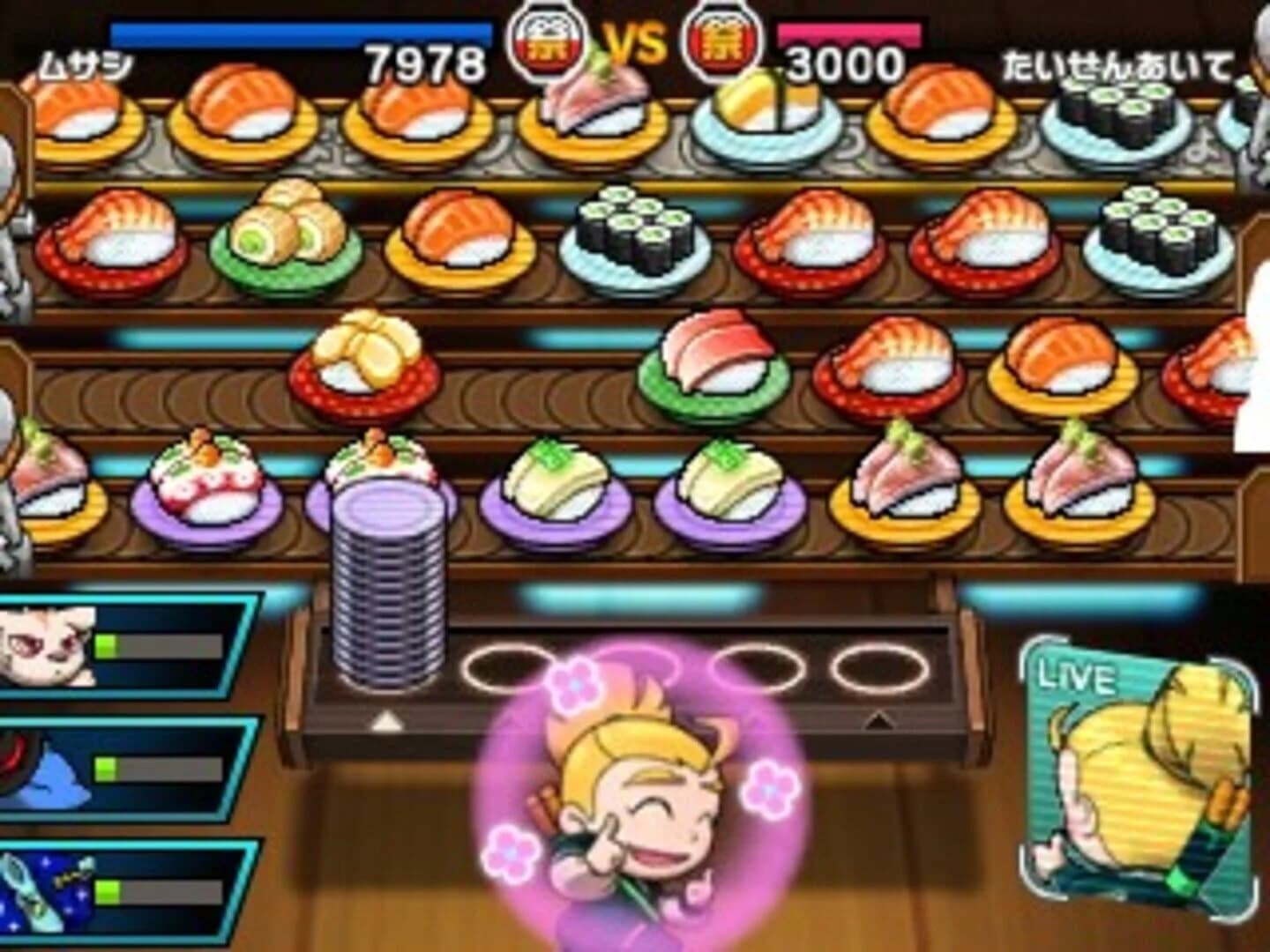The width and height of the screenshot is (1270, 952).
Task: Click the right up-arrow on the counter tray
Action: [x=878, y=720]
